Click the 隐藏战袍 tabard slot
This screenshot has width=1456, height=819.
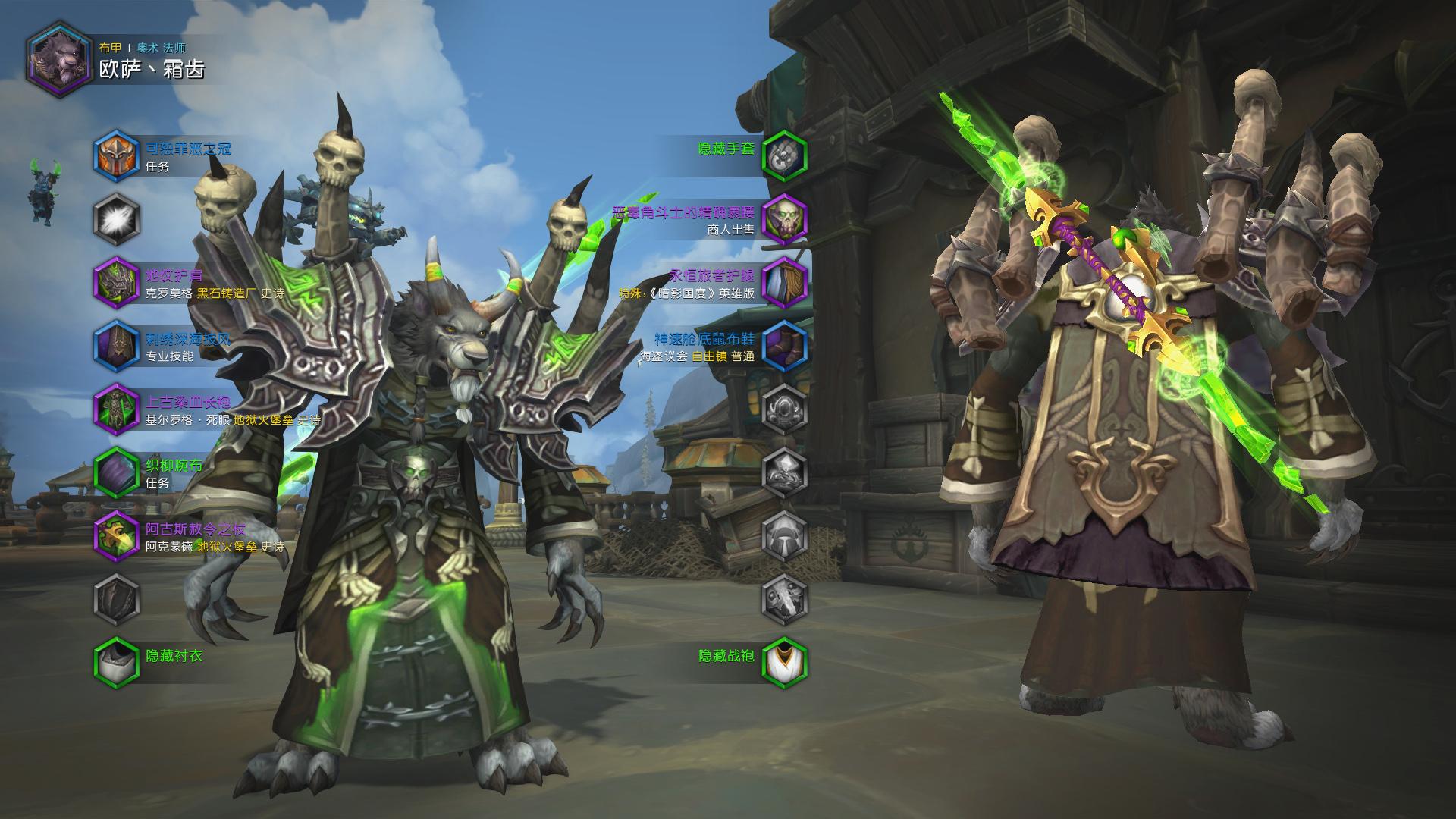pos(784,662)
